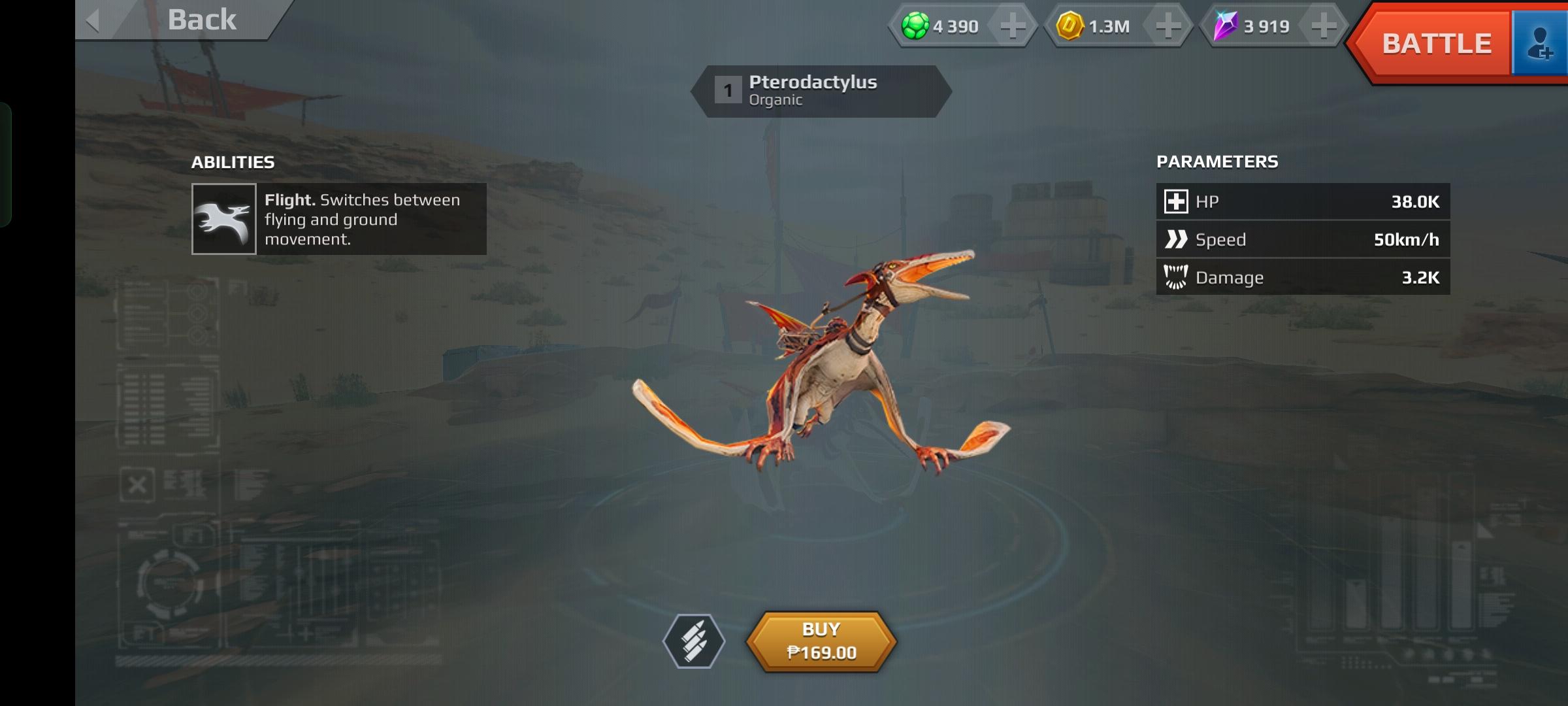Add more green gems with plus button
This screenshot has height=706, width=1568.
pyautogui.click(x=1013, y=27)
